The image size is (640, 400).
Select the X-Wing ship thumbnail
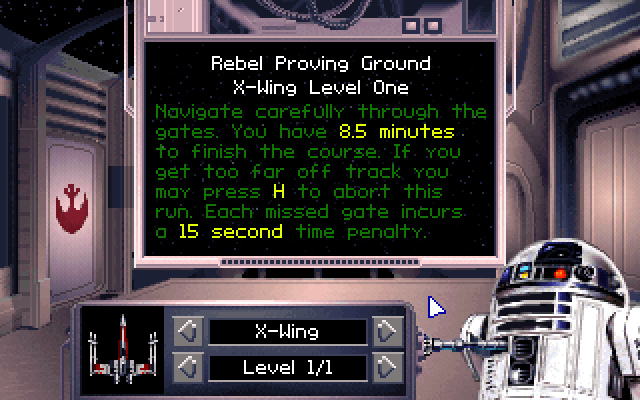click(x=122, y=348)
